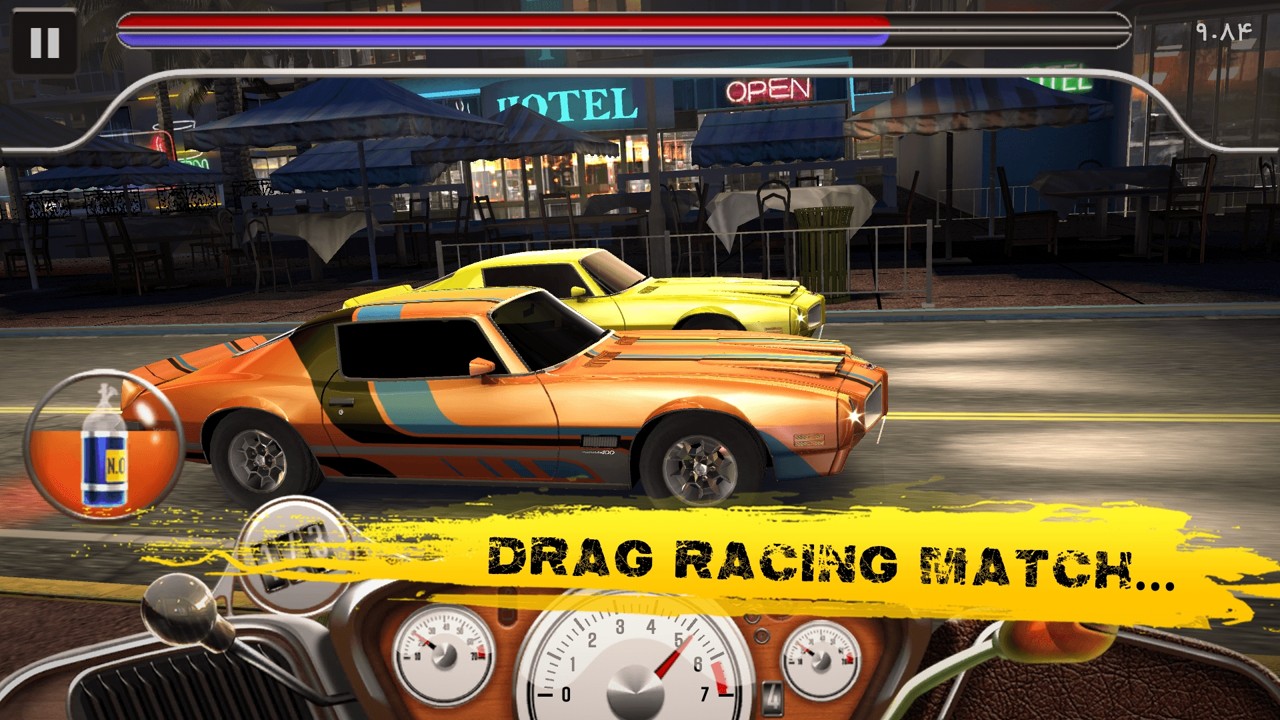
Task: Pause the drag race
Action: [44, 42]
